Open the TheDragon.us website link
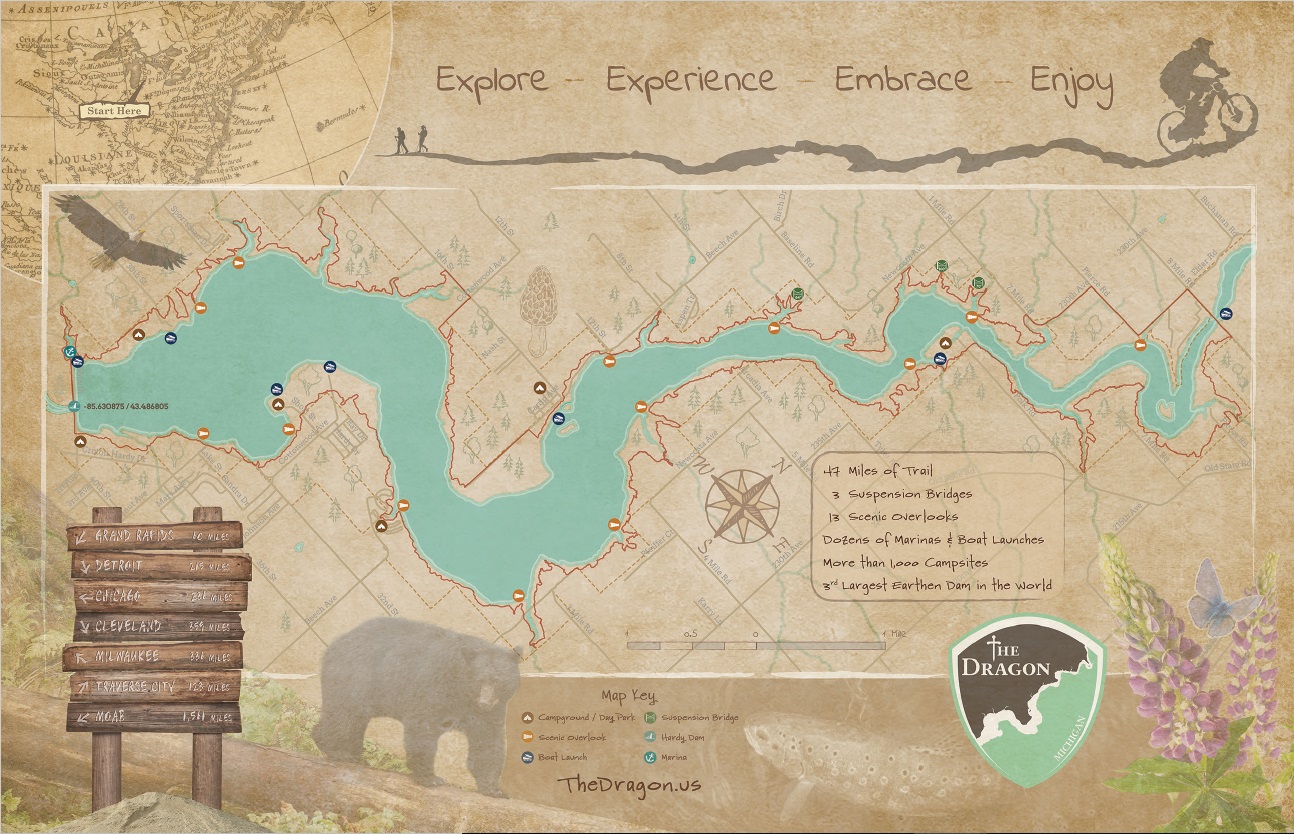Screen dimensions: 1294x834 pos(631,784)
